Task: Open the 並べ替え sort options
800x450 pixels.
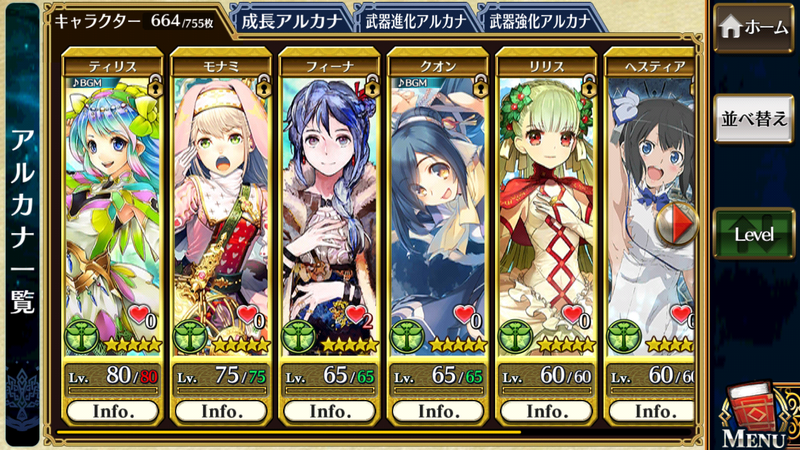Action: click(x=754, y=118)
